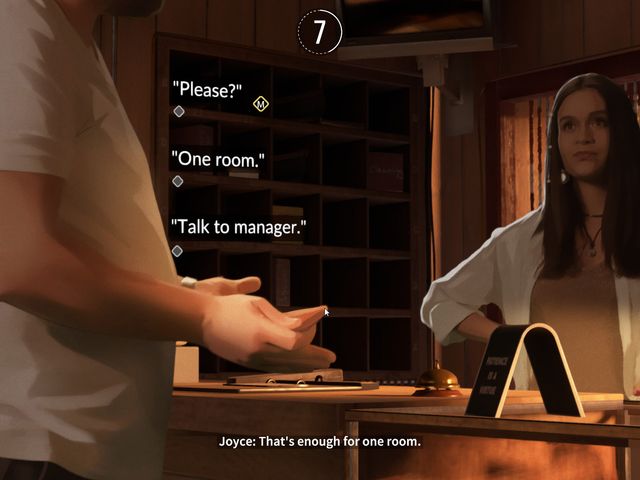The image size is (640, 480).
Task: Choose the "Please?" dialogue reply
Action: coord(207,91)
